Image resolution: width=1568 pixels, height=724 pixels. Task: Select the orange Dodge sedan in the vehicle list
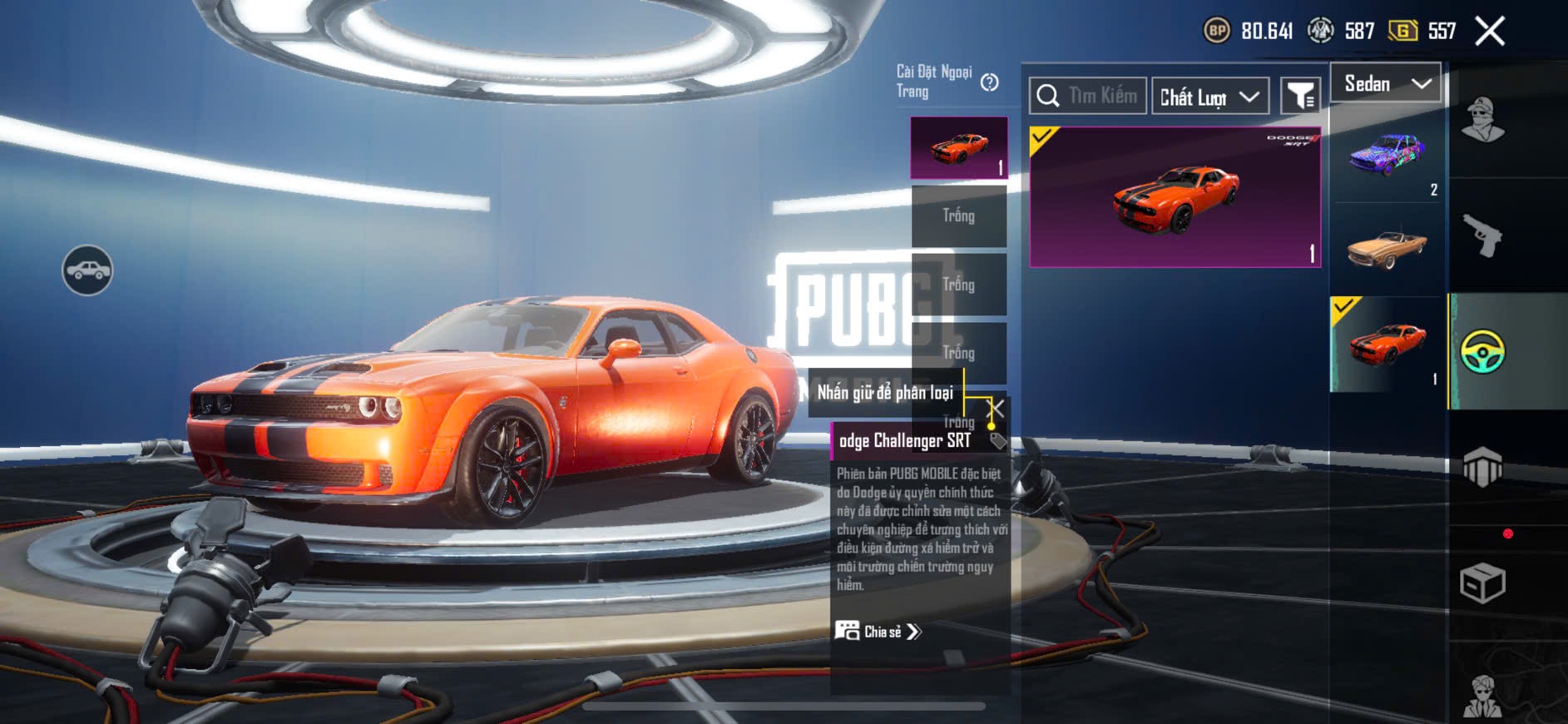1387,345
